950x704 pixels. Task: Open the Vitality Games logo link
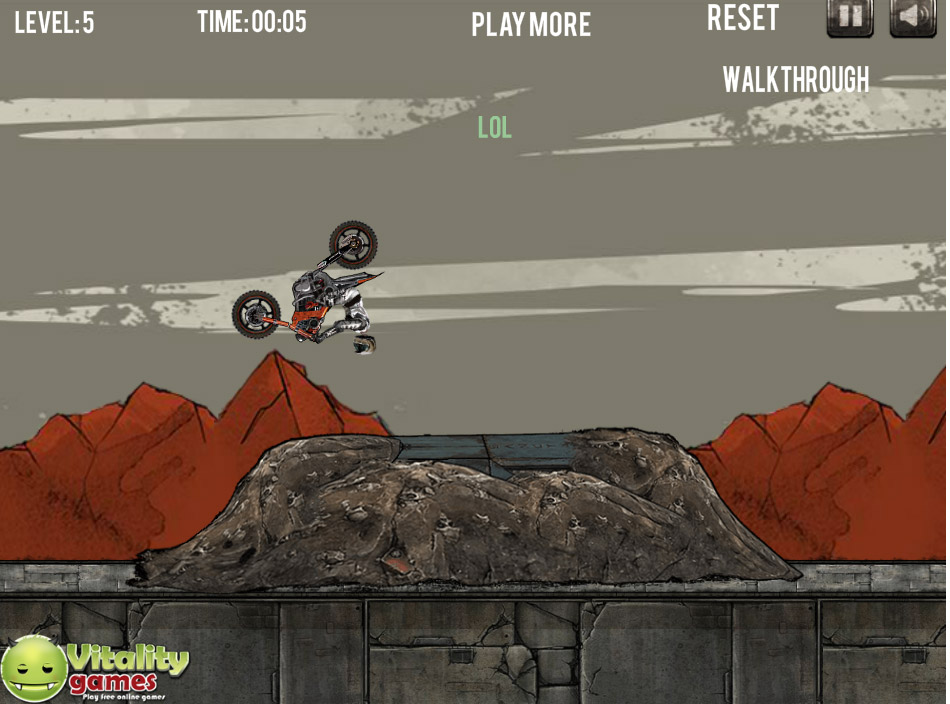[x=95, y=669]
